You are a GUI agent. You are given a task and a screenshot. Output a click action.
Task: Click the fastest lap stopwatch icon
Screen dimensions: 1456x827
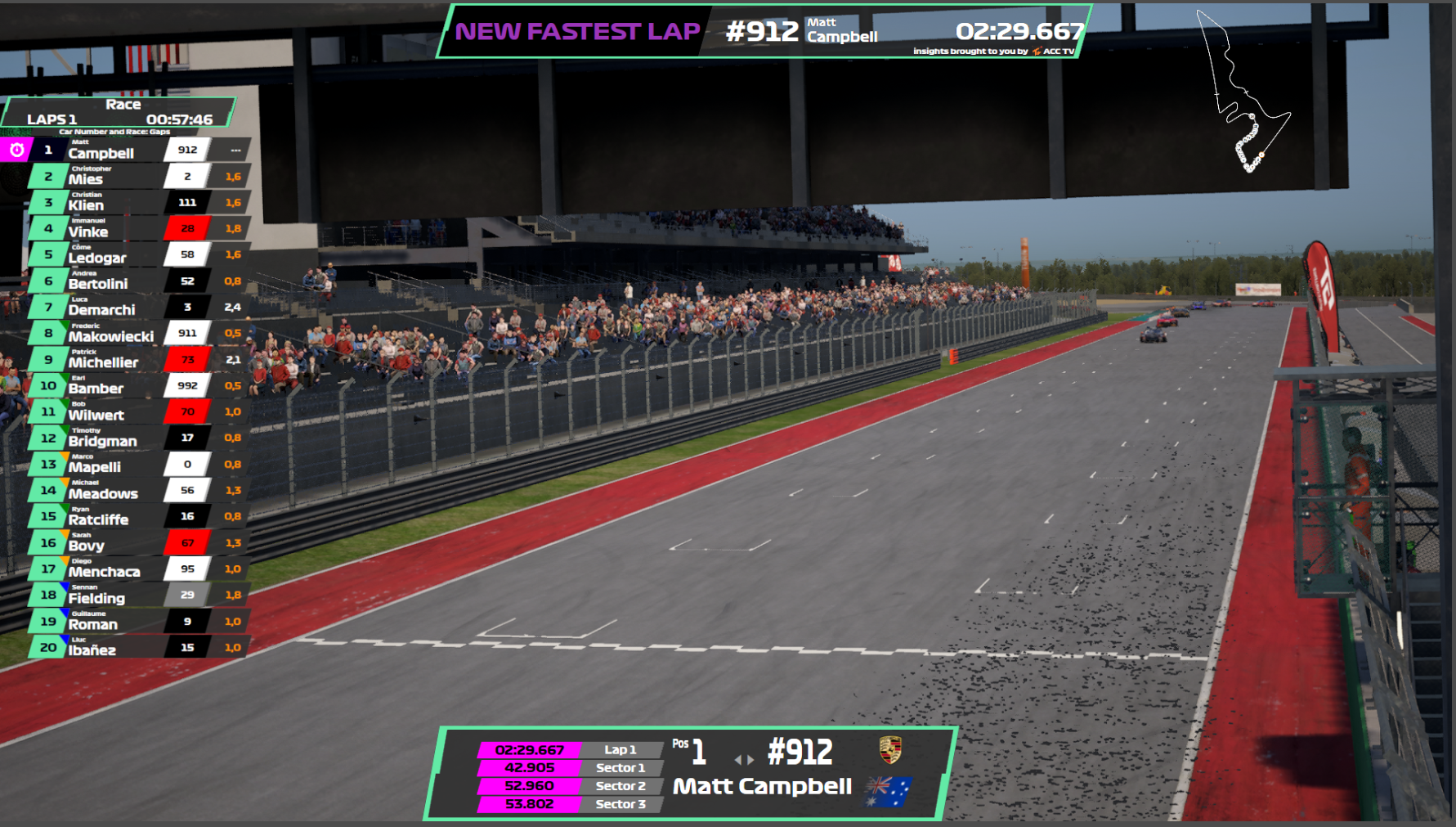click(16, 150)
